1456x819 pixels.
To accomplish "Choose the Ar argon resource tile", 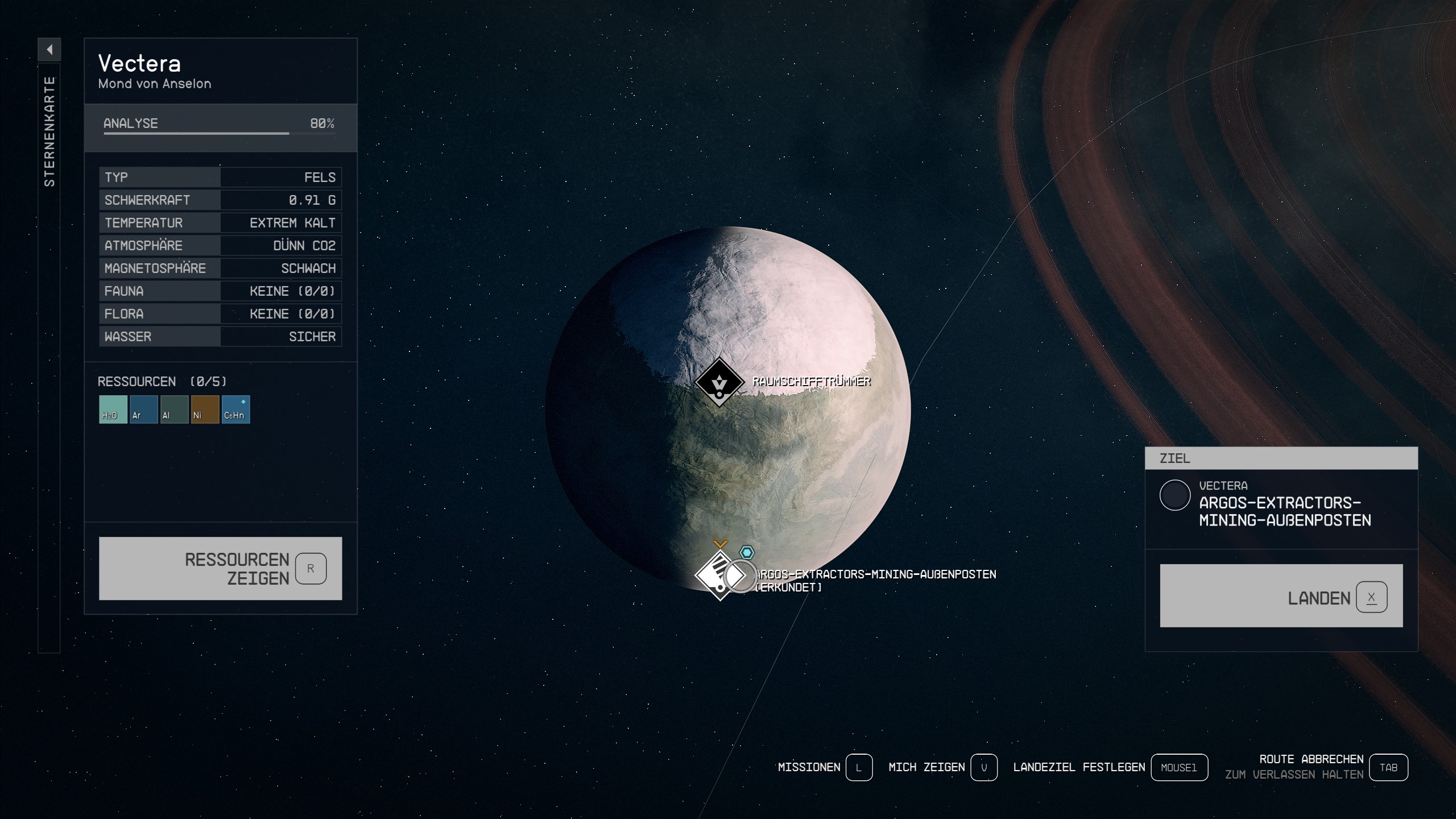I will (x=143, y=409).
